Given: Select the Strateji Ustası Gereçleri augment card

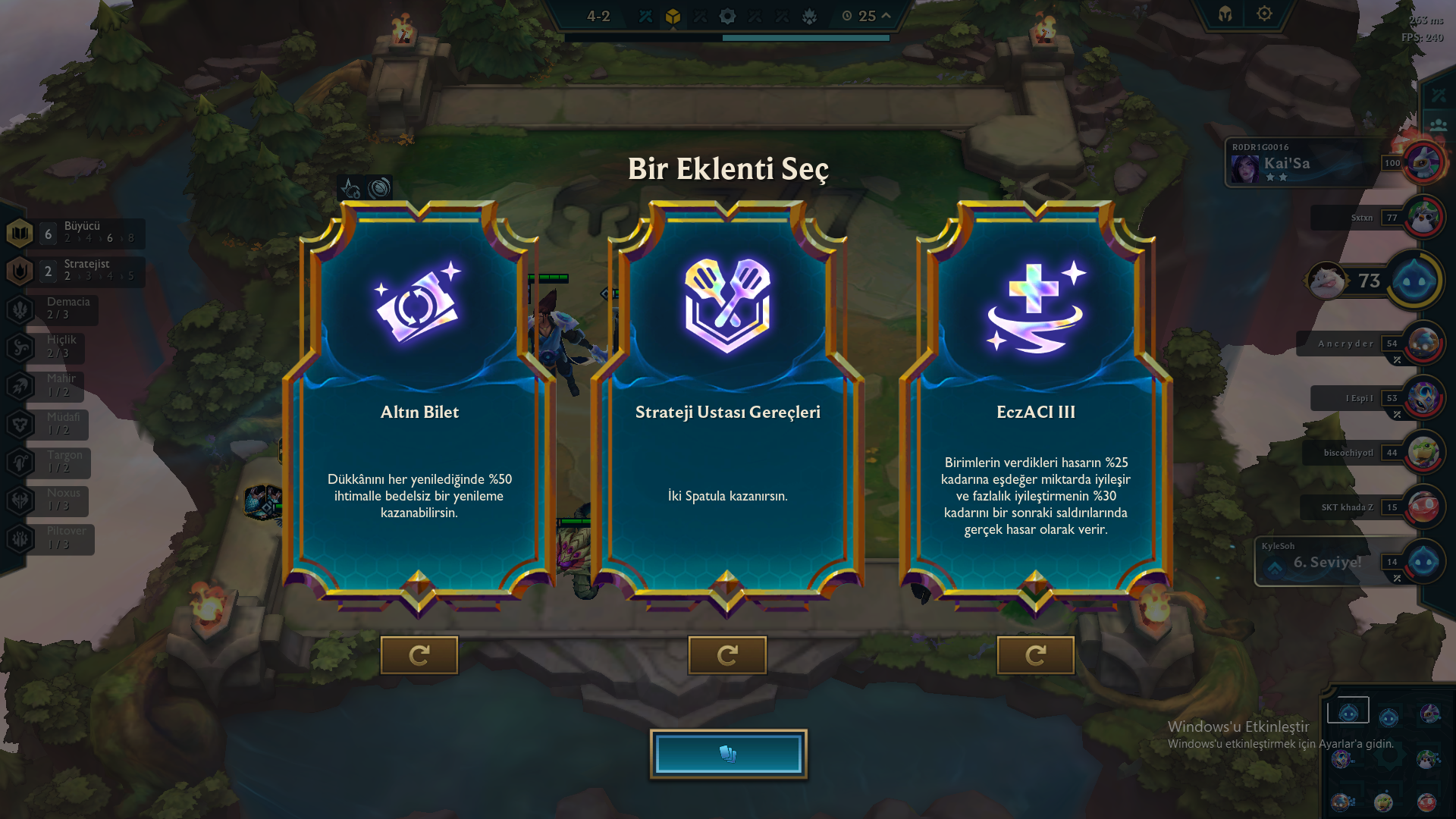Looking at the screenshot, I should click(726, 455).
